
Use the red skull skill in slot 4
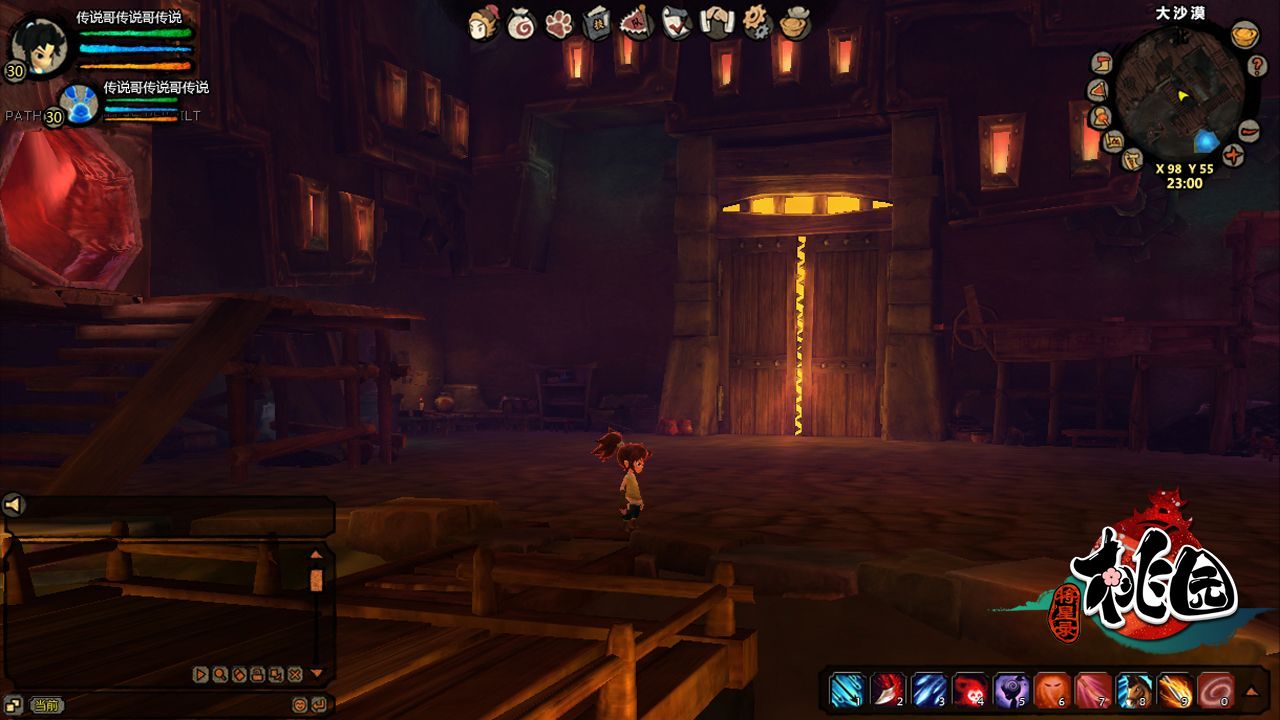coord(969,689)
